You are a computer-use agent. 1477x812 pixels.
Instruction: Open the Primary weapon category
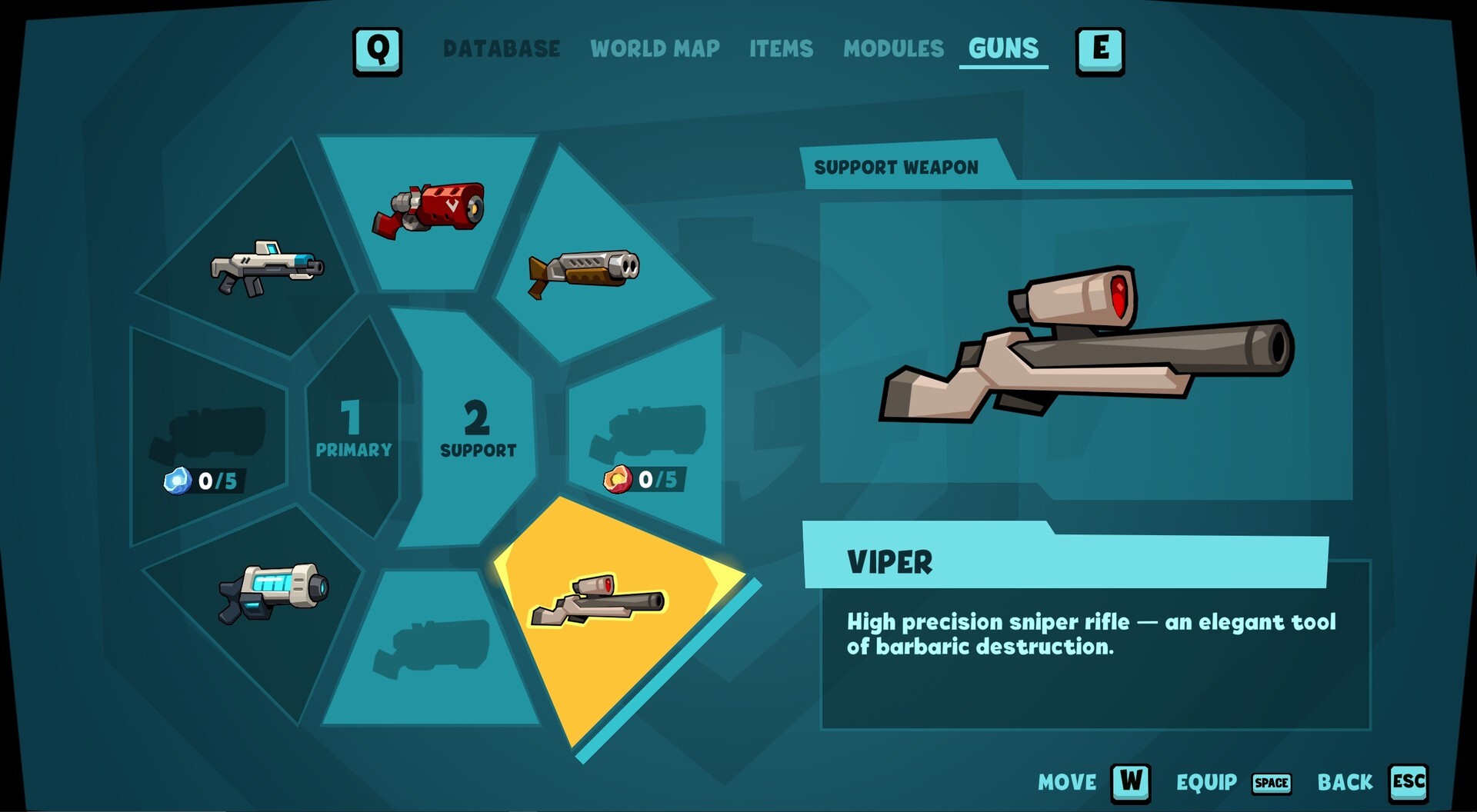[354, 431]
